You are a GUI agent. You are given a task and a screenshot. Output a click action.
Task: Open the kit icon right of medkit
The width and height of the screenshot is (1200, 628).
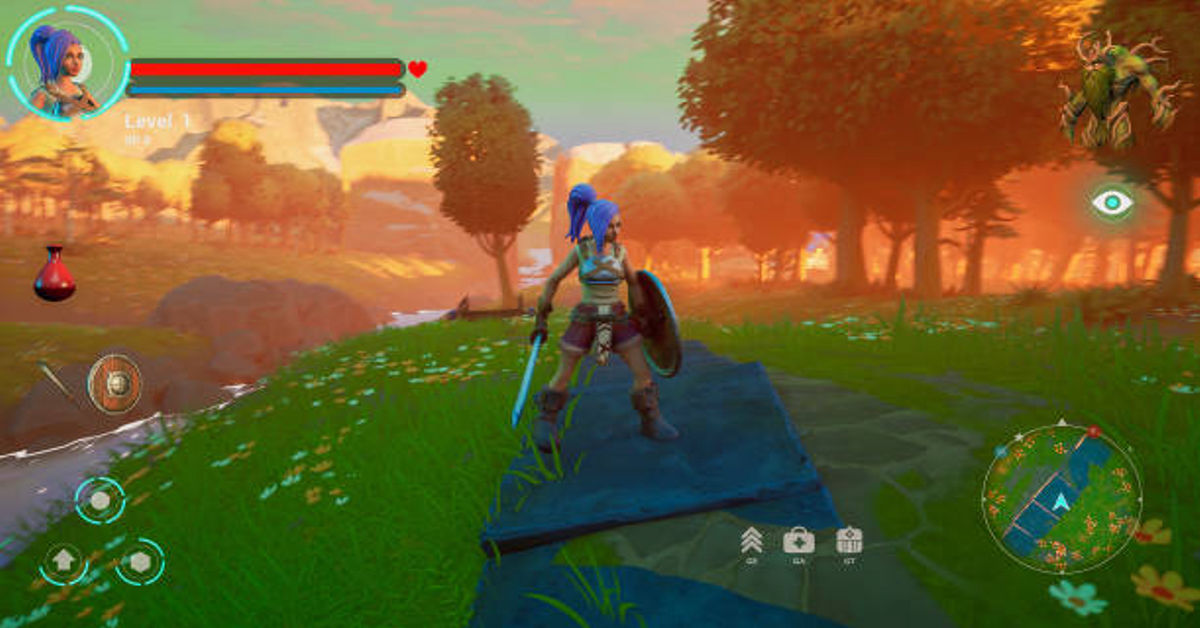(x=848, y=541)
